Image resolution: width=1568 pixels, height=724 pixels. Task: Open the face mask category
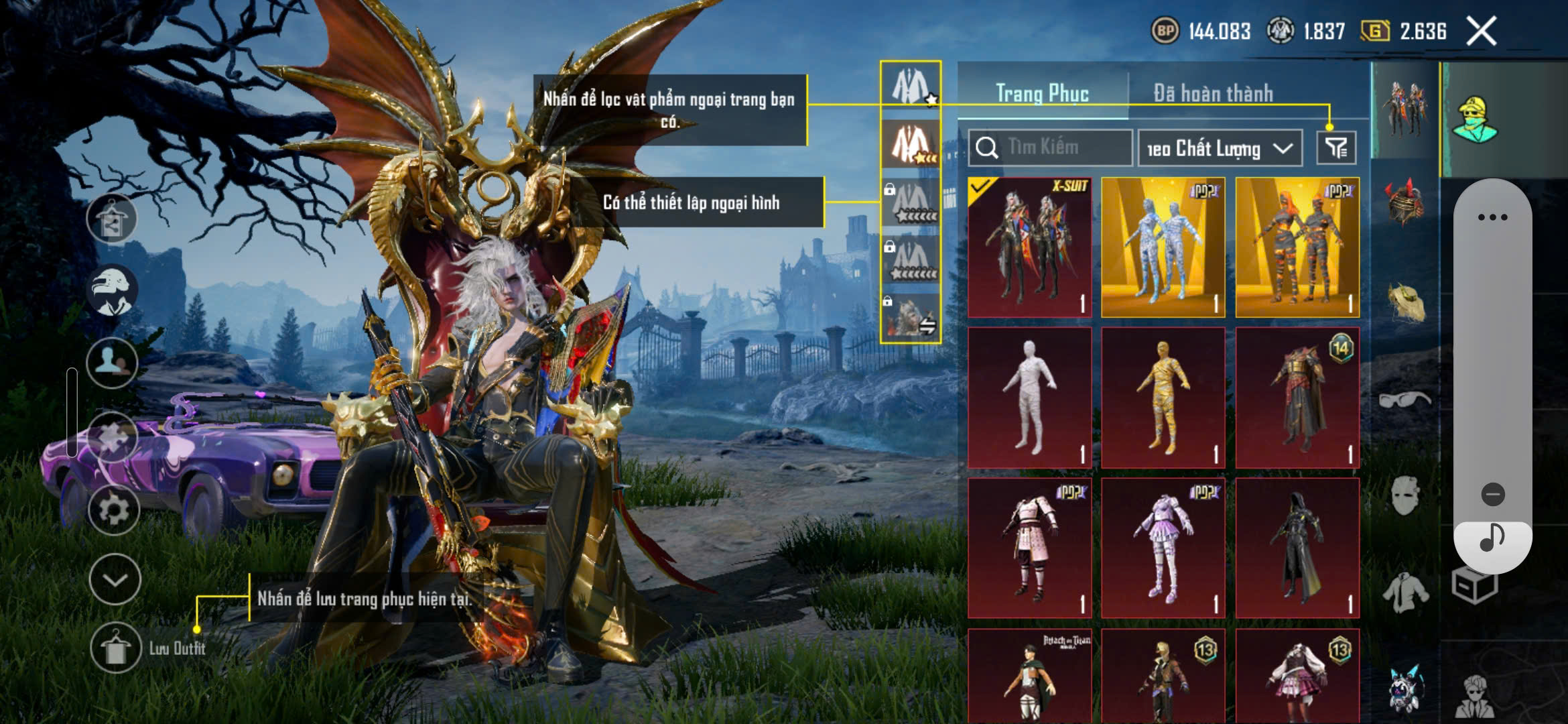point(1404,496)
